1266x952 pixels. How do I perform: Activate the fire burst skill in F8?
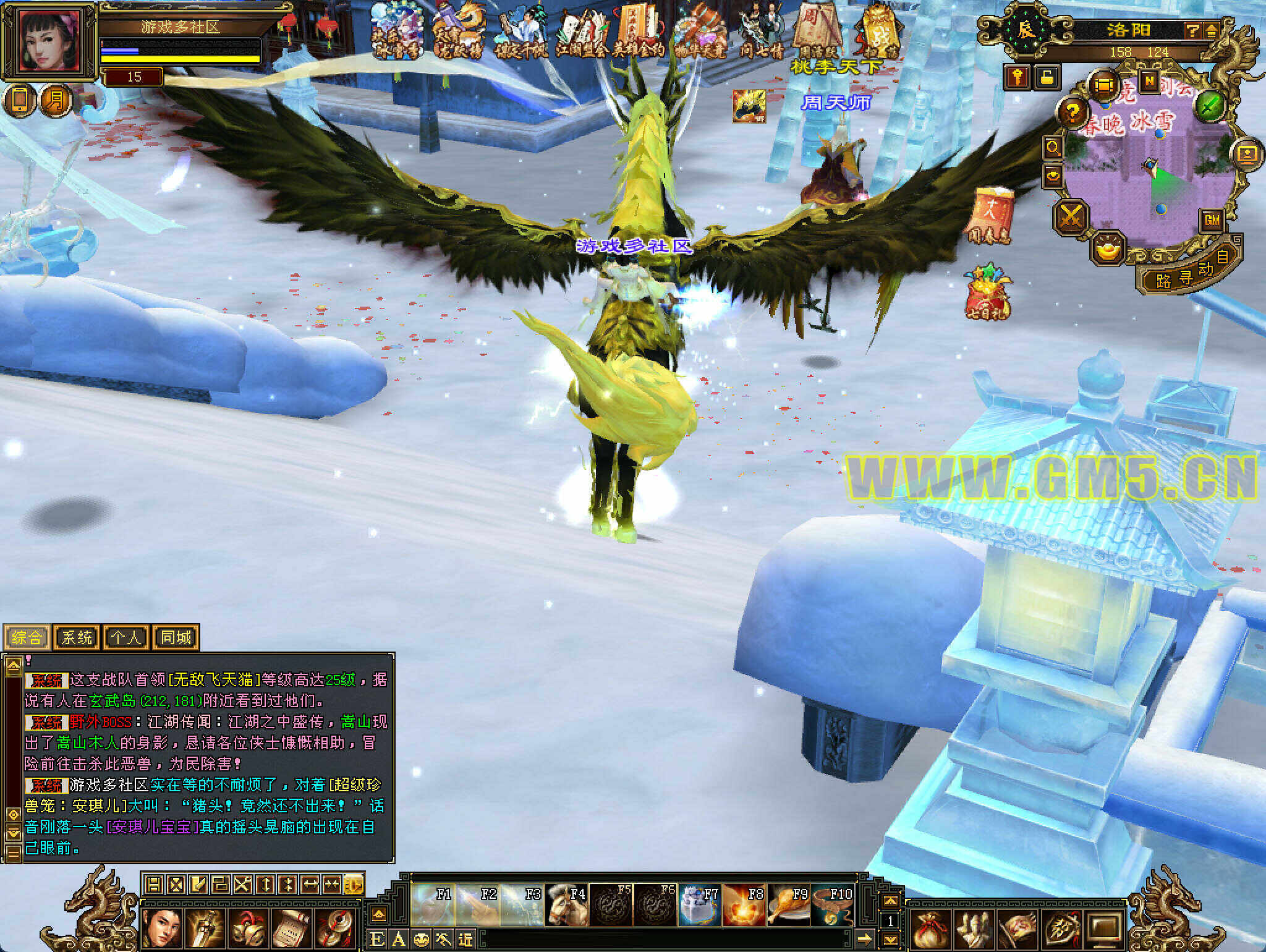coord(744,905)
